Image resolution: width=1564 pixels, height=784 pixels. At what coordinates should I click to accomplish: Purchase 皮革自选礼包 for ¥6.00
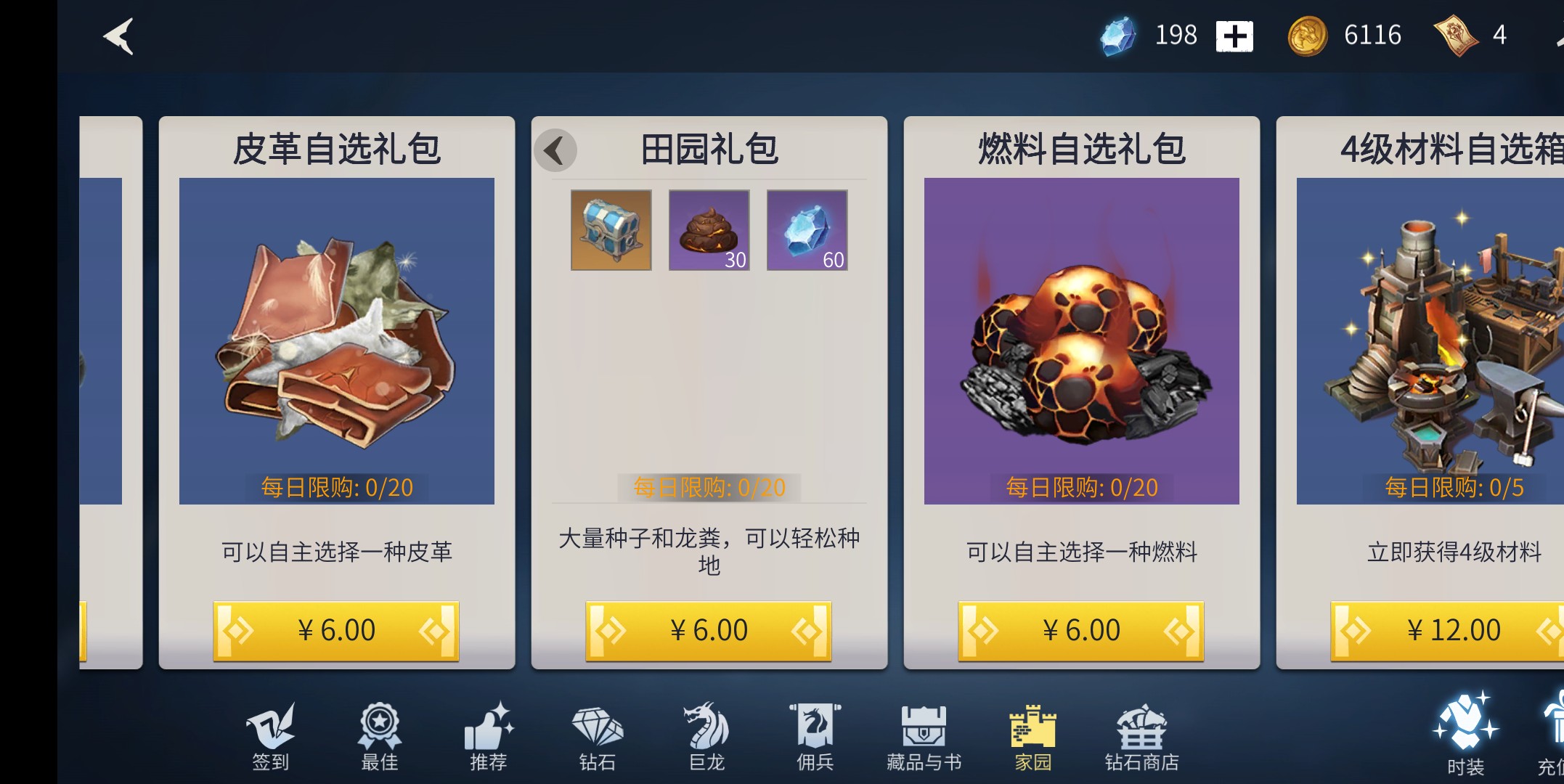pos(336,629)
